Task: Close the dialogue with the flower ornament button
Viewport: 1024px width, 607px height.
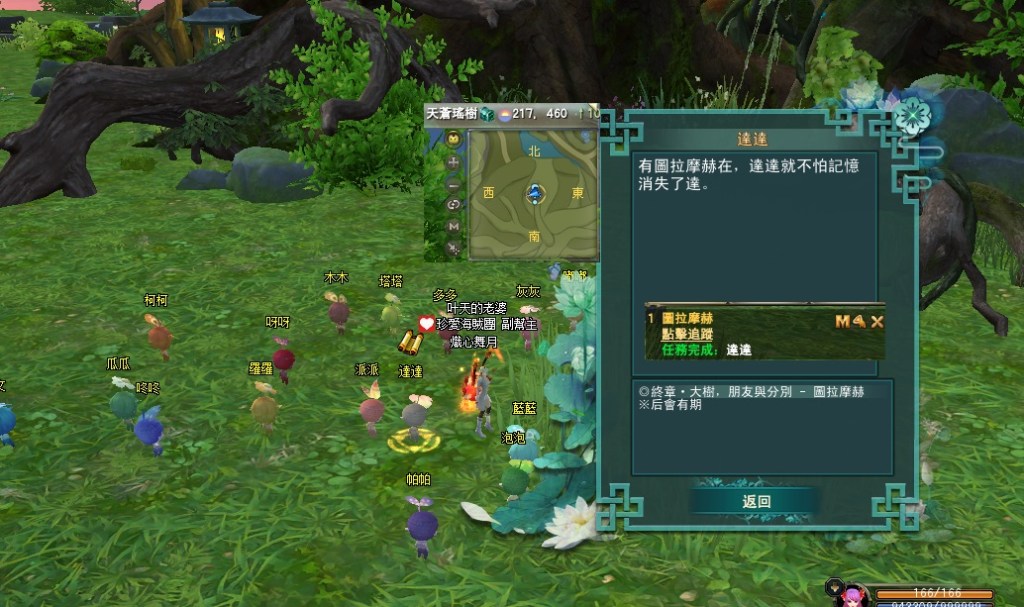Action: tap(911, 116)
